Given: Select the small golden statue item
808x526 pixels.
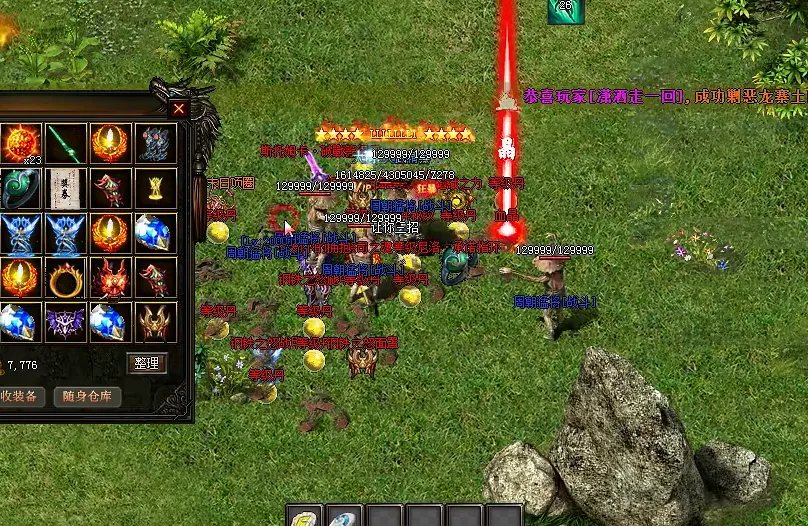Looking at the screenshot, I should 155,188.
